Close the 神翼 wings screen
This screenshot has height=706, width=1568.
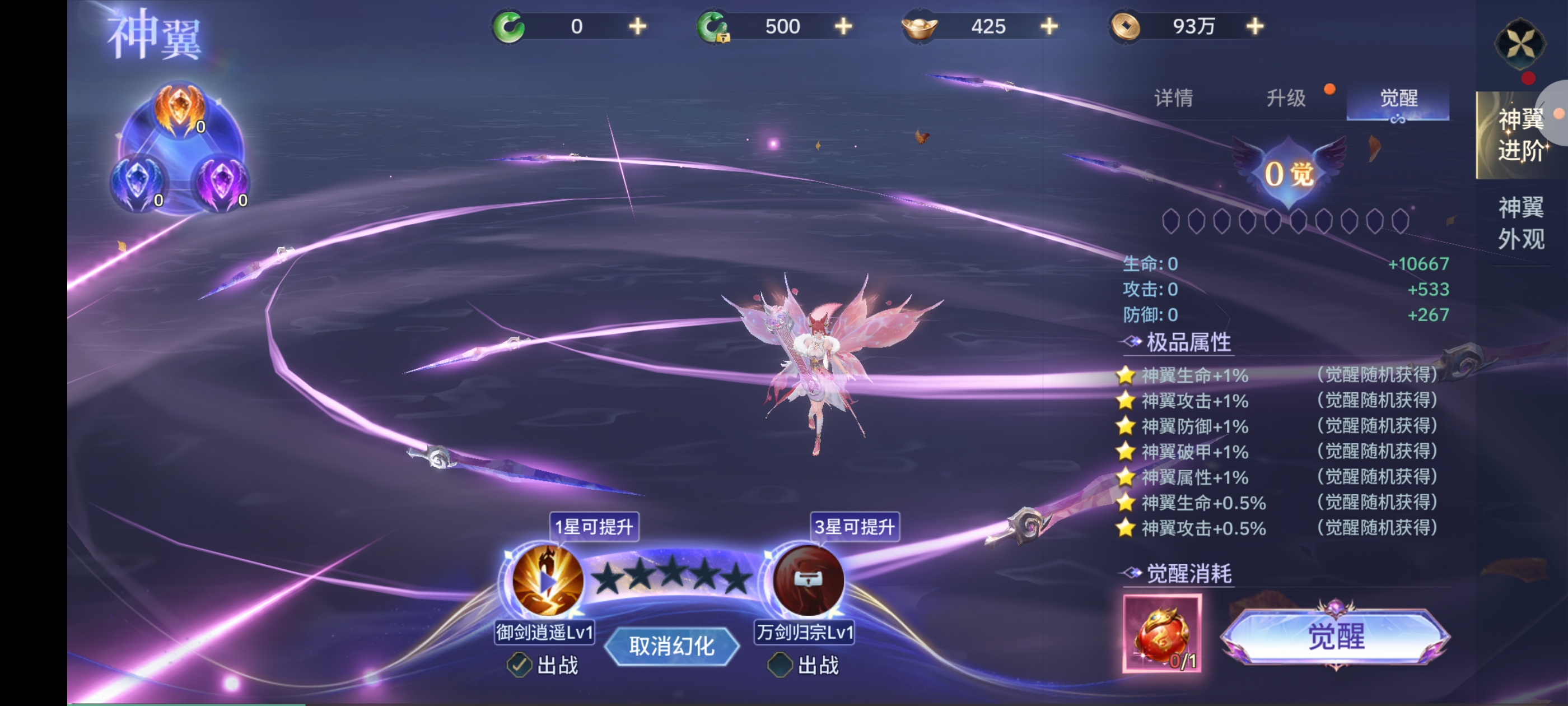point(1519,44)
